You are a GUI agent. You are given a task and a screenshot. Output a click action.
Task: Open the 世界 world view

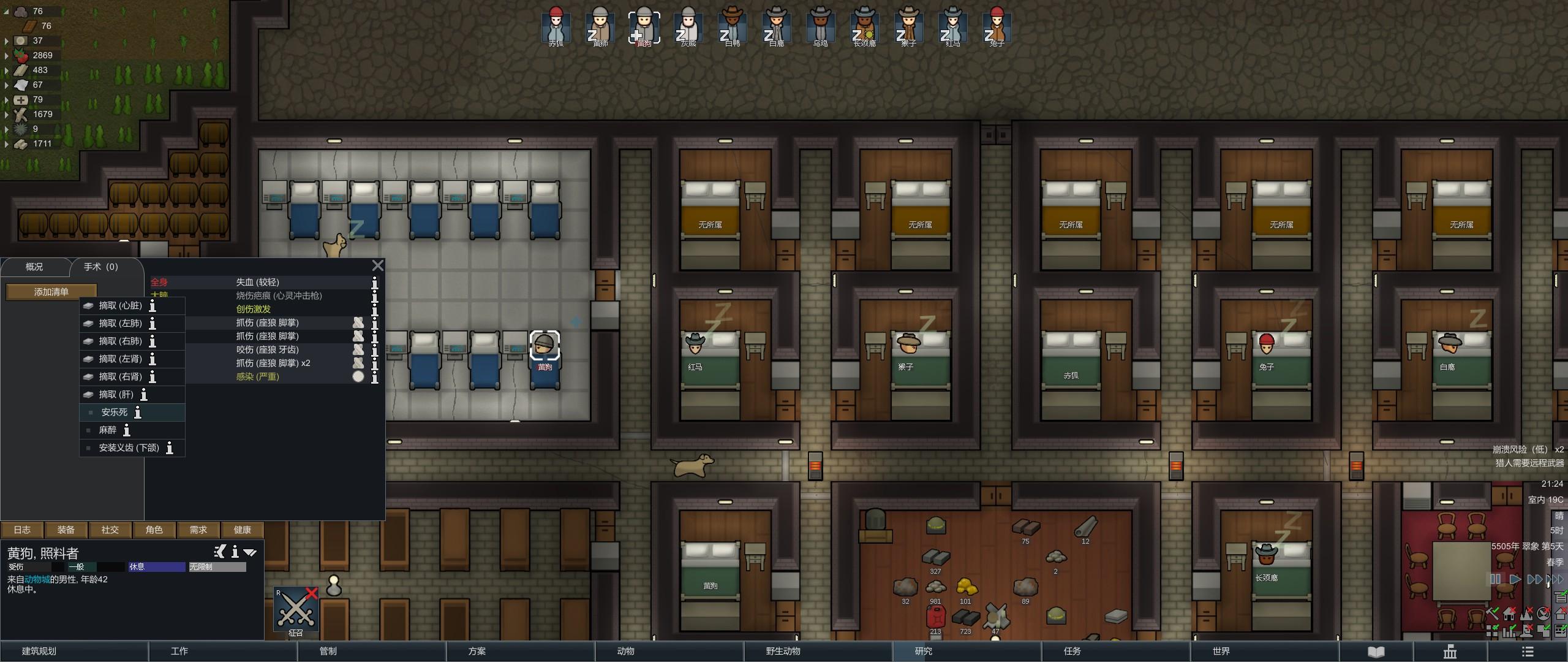tap(1221, 651)
